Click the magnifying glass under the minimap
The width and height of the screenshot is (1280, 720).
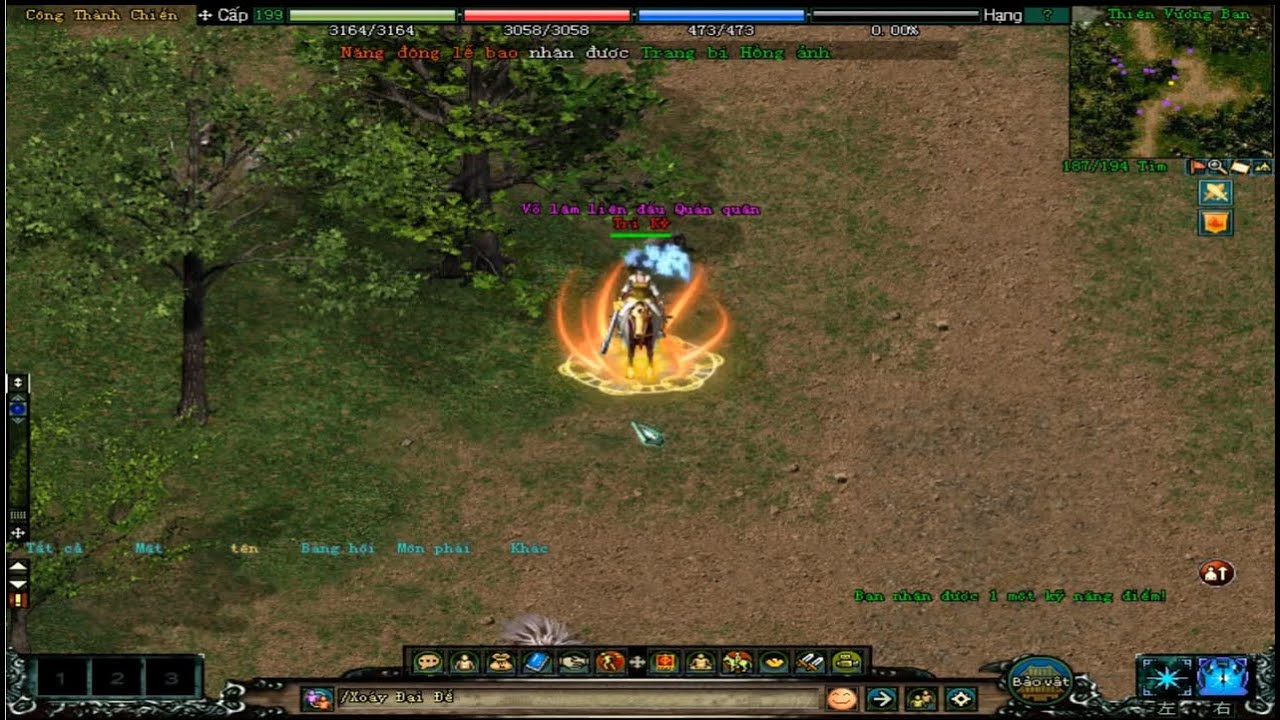pos(1217,167)
